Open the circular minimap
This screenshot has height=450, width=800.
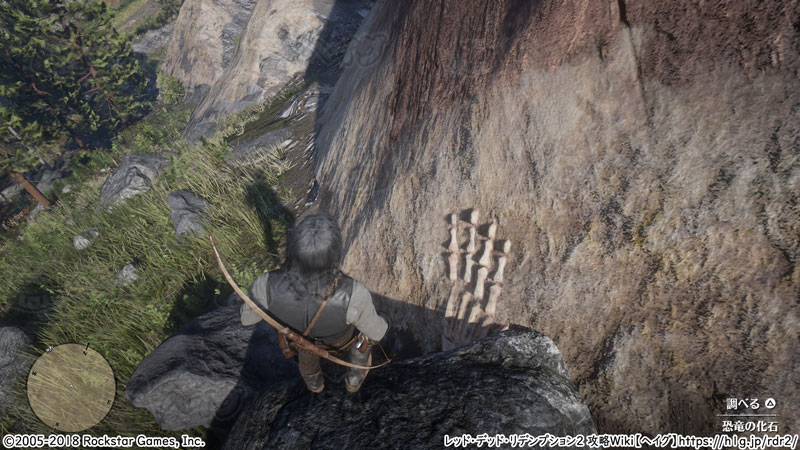(x=71, y=387)
